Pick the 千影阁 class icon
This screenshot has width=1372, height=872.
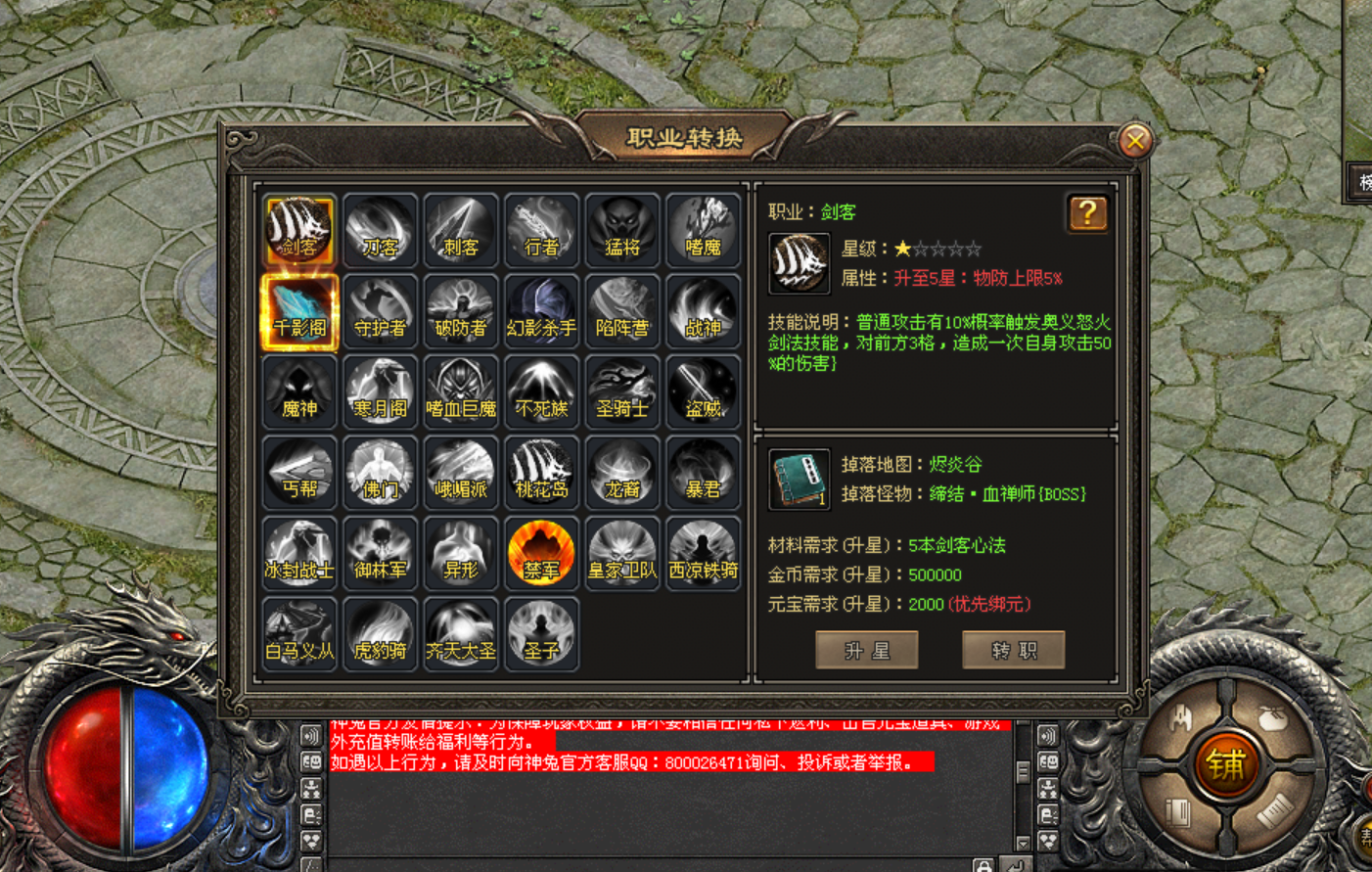point(299,312)
